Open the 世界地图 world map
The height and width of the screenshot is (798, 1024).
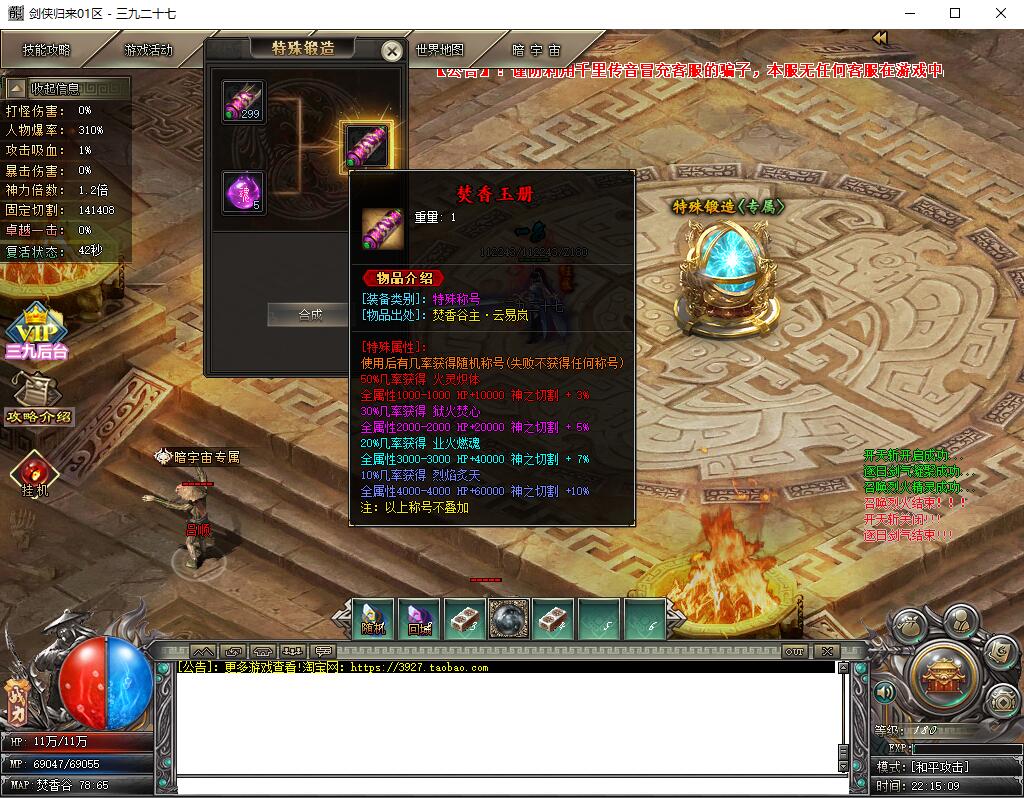point(440,50)
